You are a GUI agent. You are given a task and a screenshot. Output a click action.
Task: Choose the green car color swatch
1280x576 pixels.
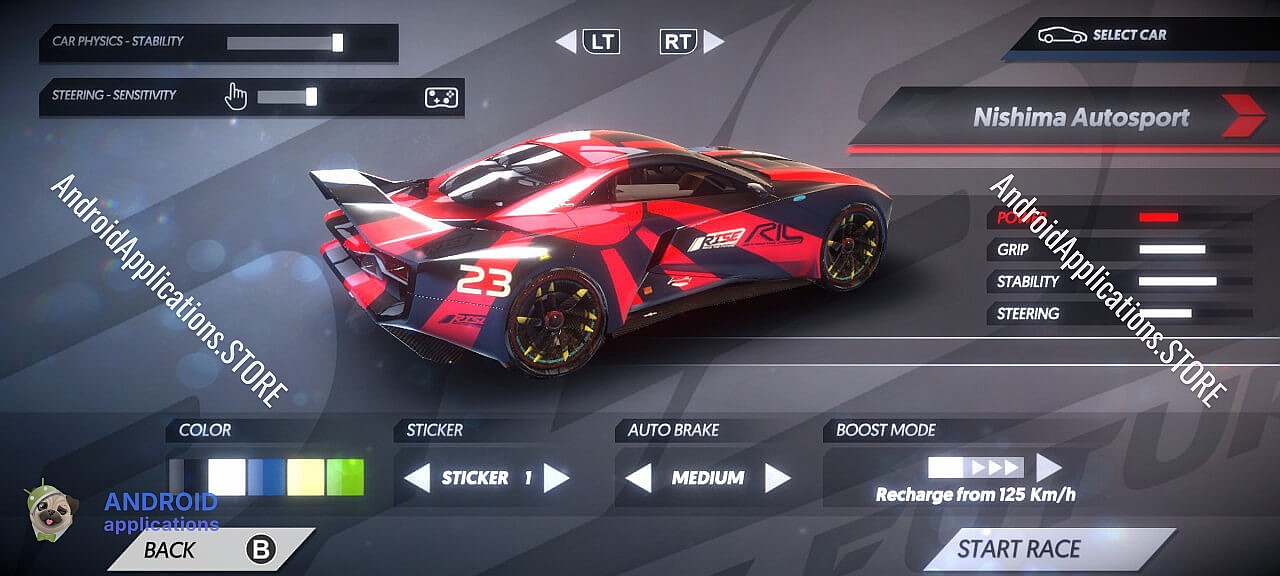(x=345, y=477)
